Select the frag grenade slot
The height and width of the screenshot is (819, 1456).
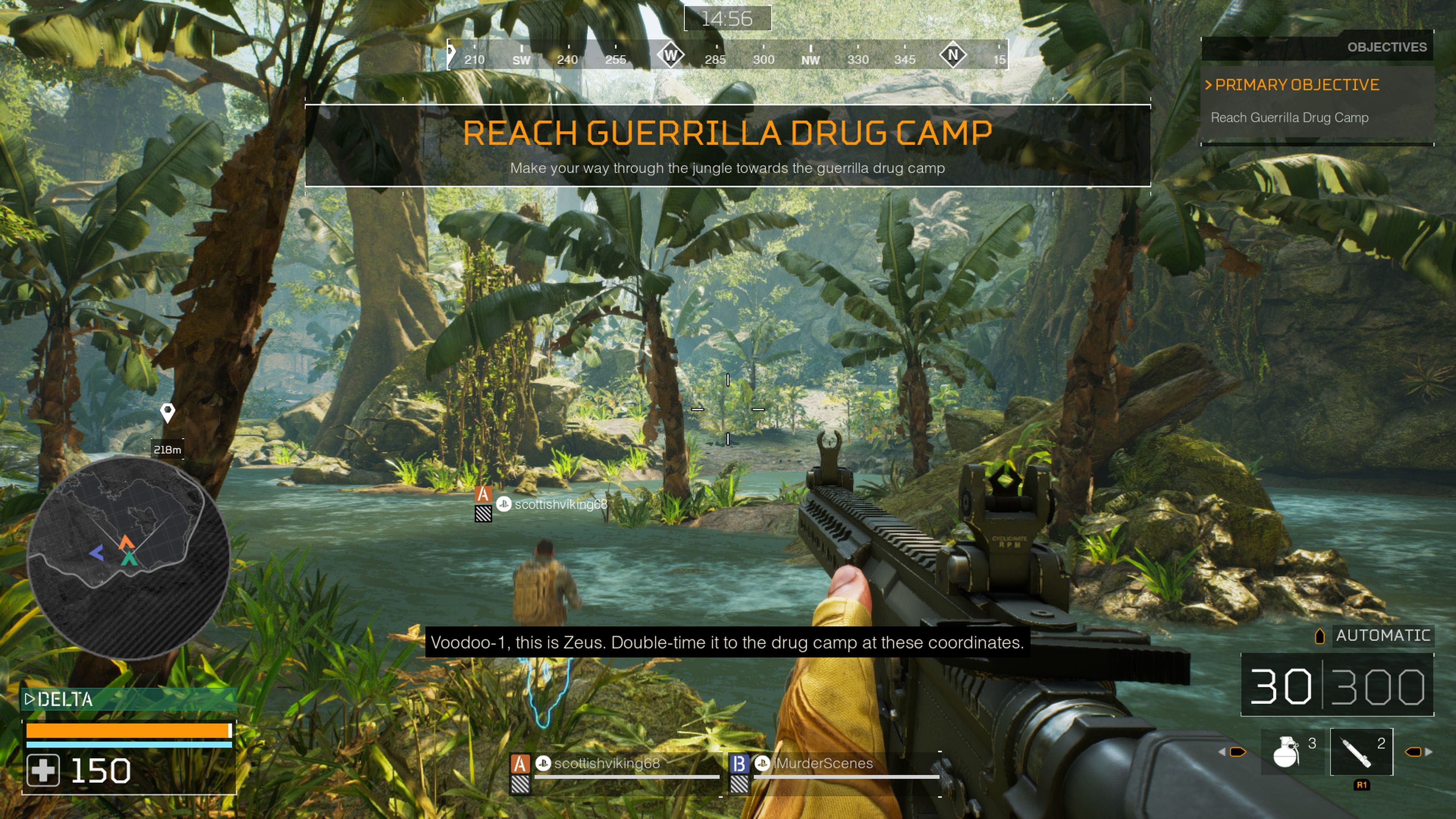point(1287,752)
